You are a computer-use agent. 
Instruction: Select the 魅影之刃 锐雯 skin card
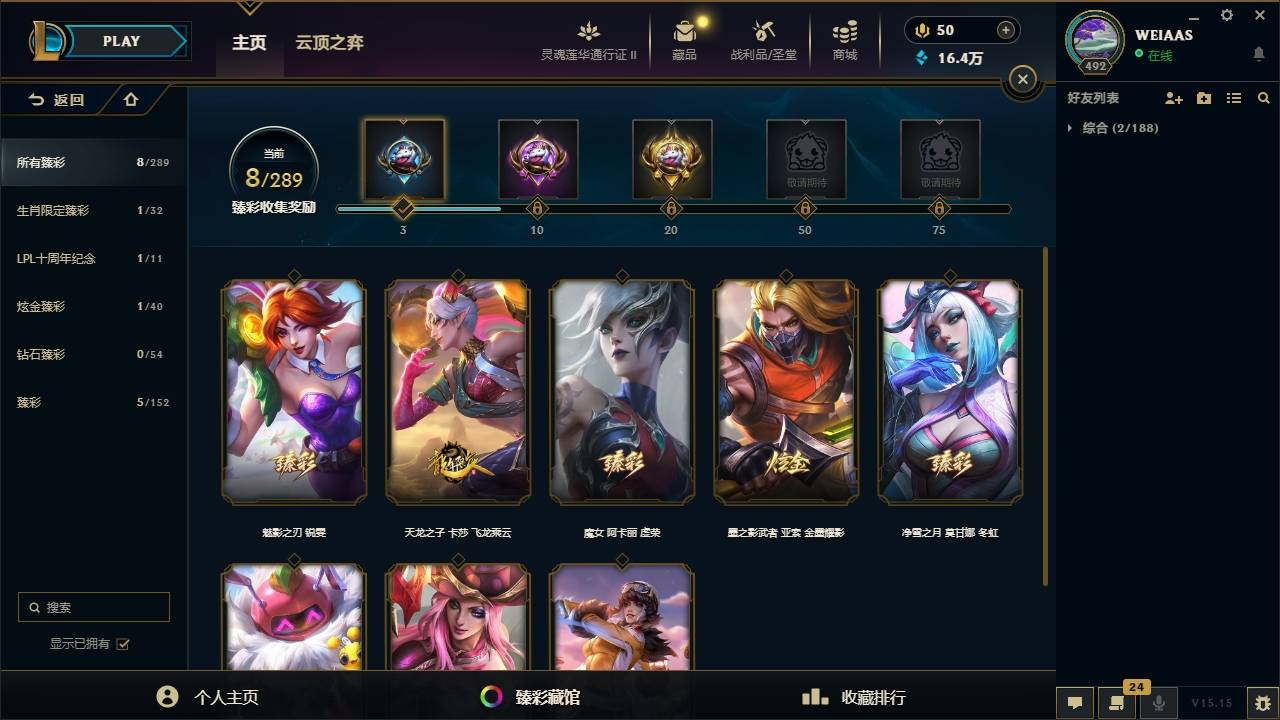tap(293, 393)
